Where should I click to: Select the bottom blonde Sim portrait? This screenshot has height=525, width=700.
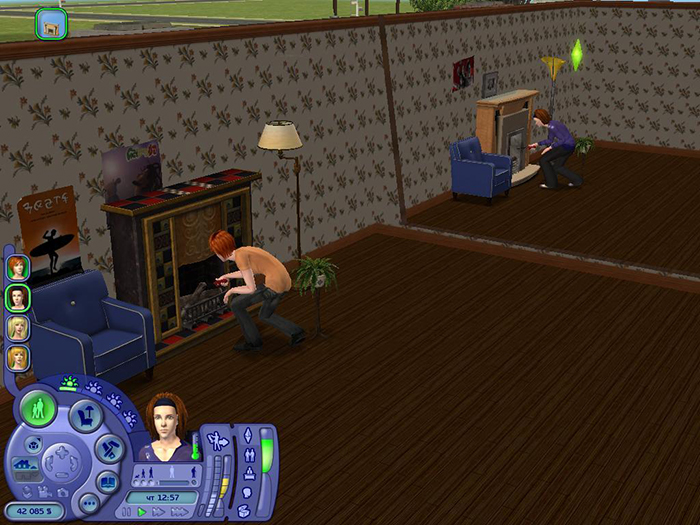click(17, 357)
